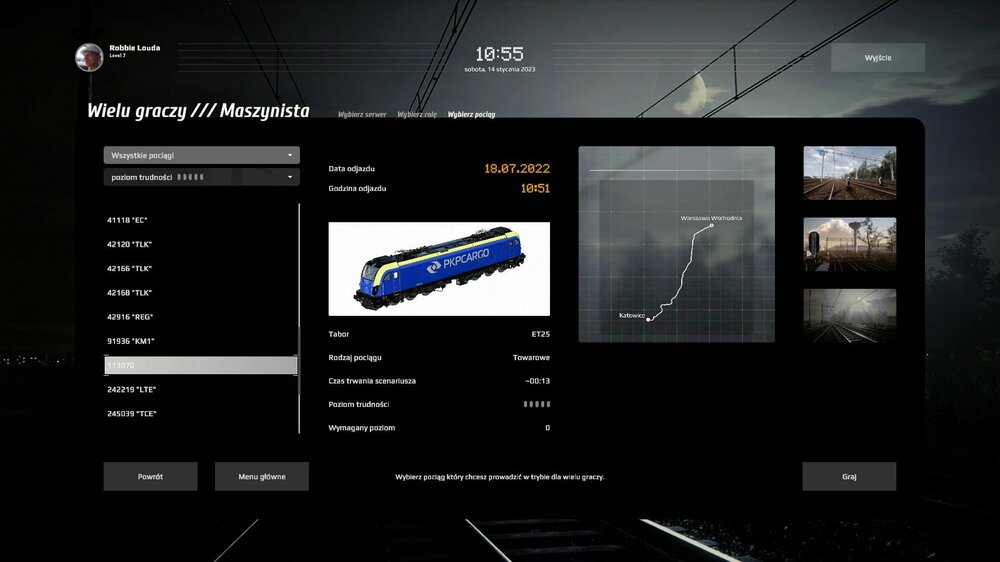1000x562 pixels.
Task: Click the Robbie Louda profile avatar
Action: coord(89,57)
